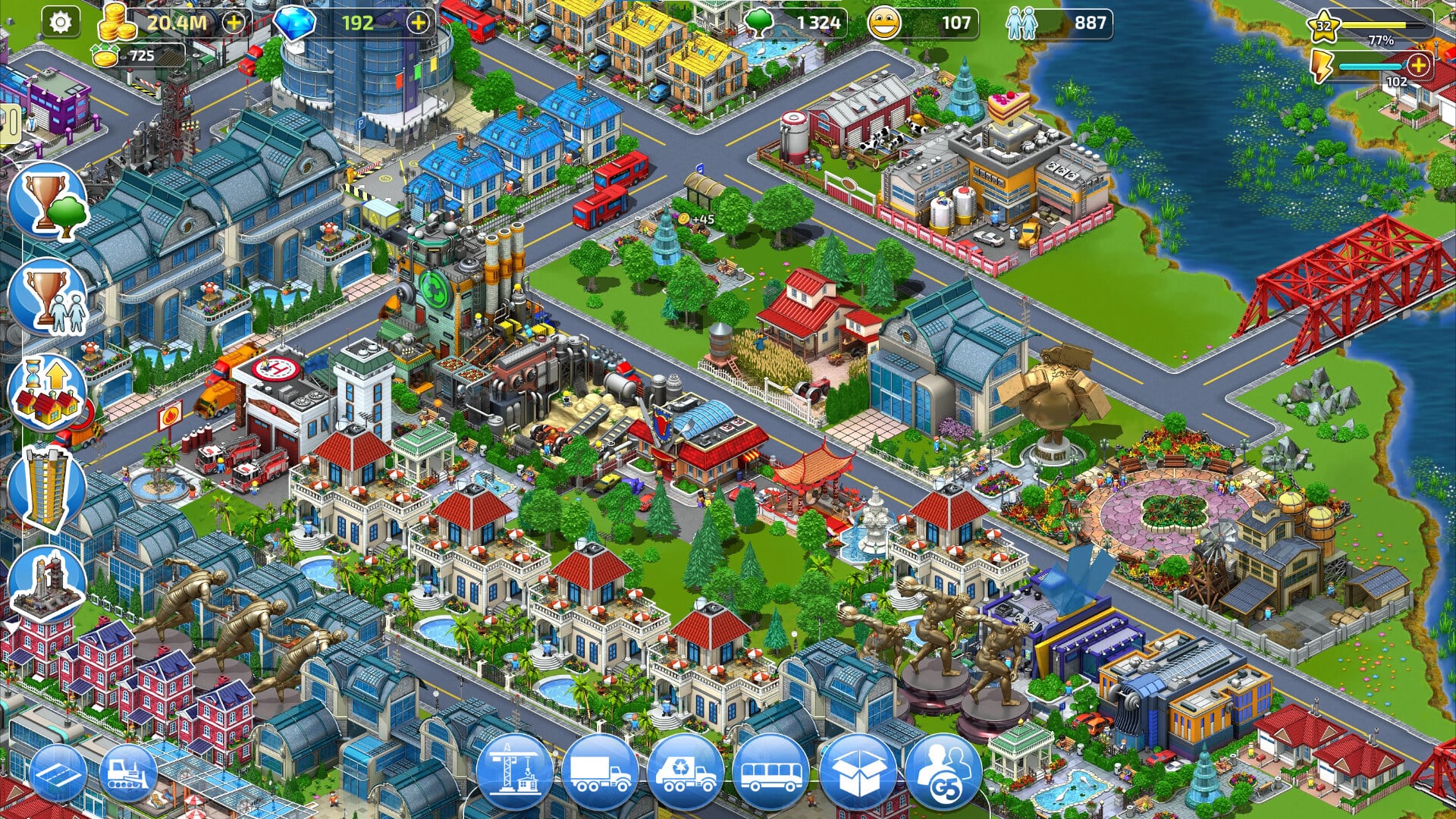This screenshot has height=819, width=1456.
Task: Open the G5 friends menu
Action: click(943, 772)
